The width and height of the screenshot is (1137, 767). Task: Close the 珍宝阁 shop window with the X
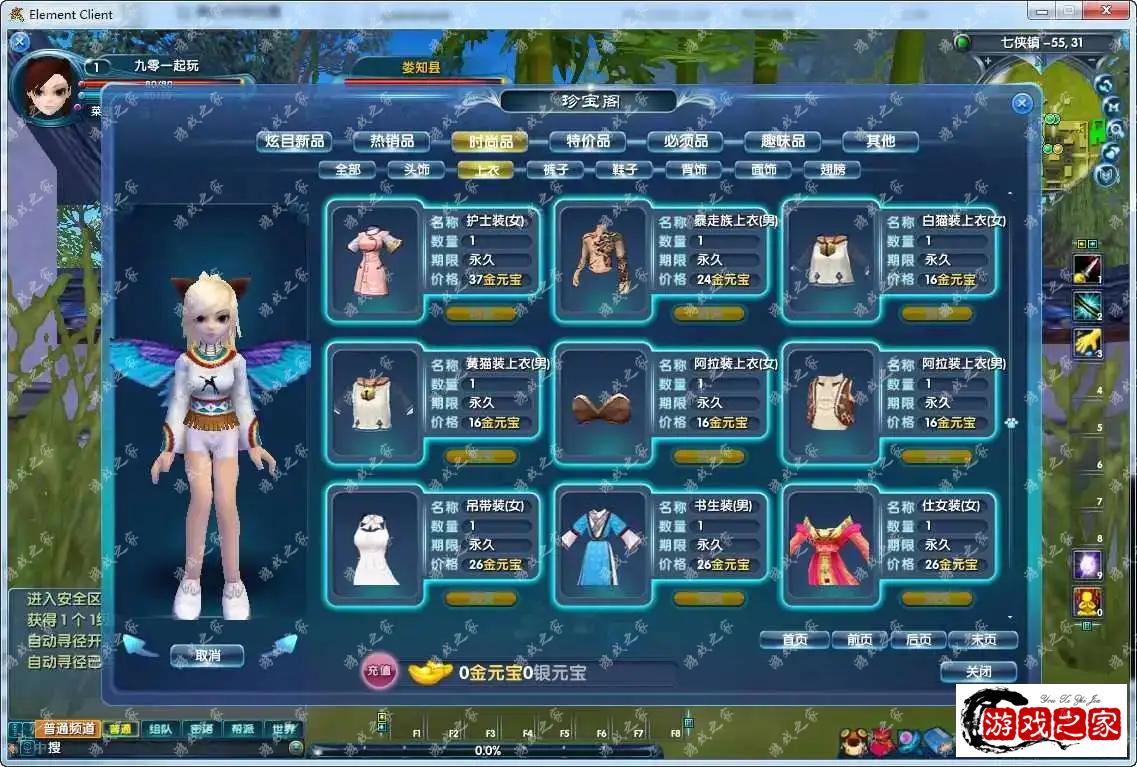coord(1021,103)
